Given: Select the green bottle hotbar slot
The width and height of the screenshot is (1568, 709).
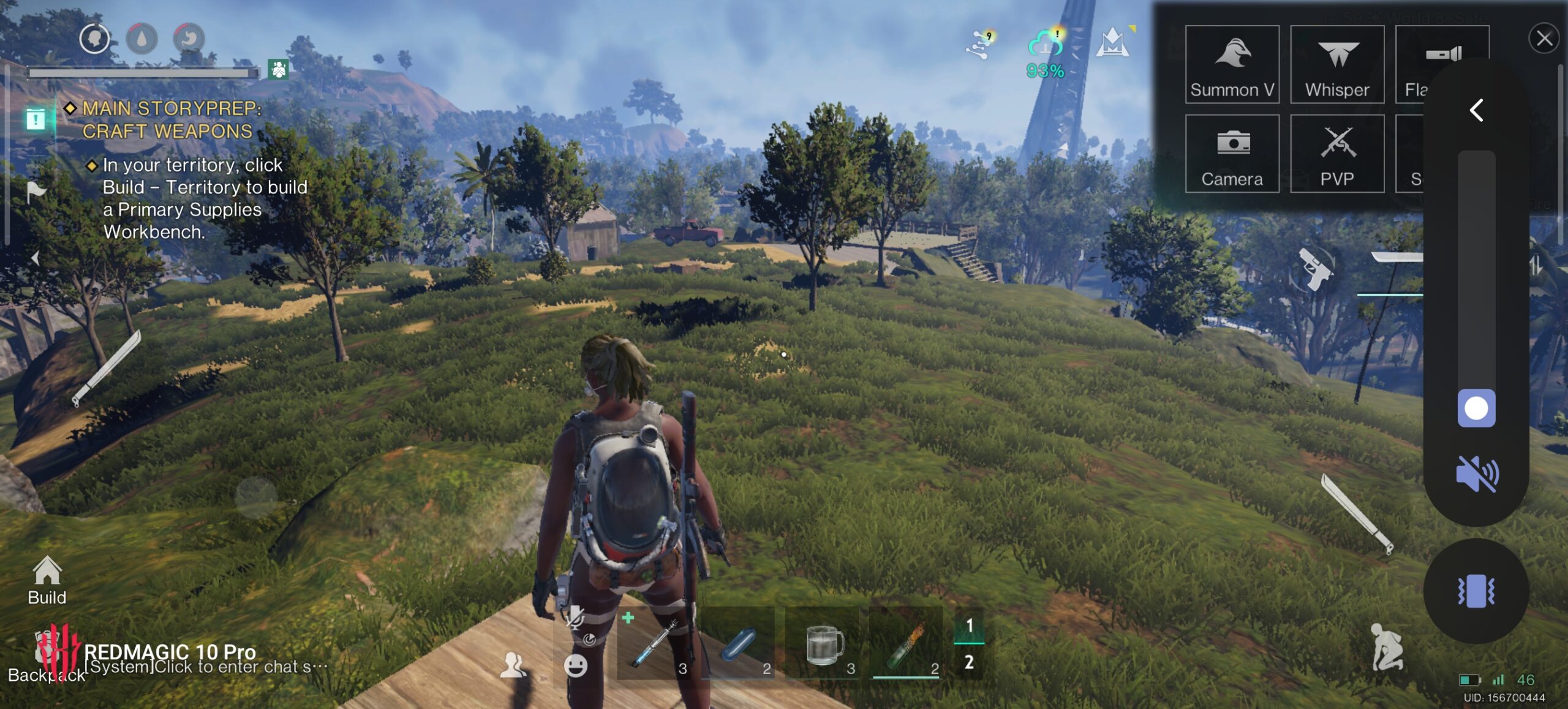Looking at the screenshot, I should [x=907, y=644].
